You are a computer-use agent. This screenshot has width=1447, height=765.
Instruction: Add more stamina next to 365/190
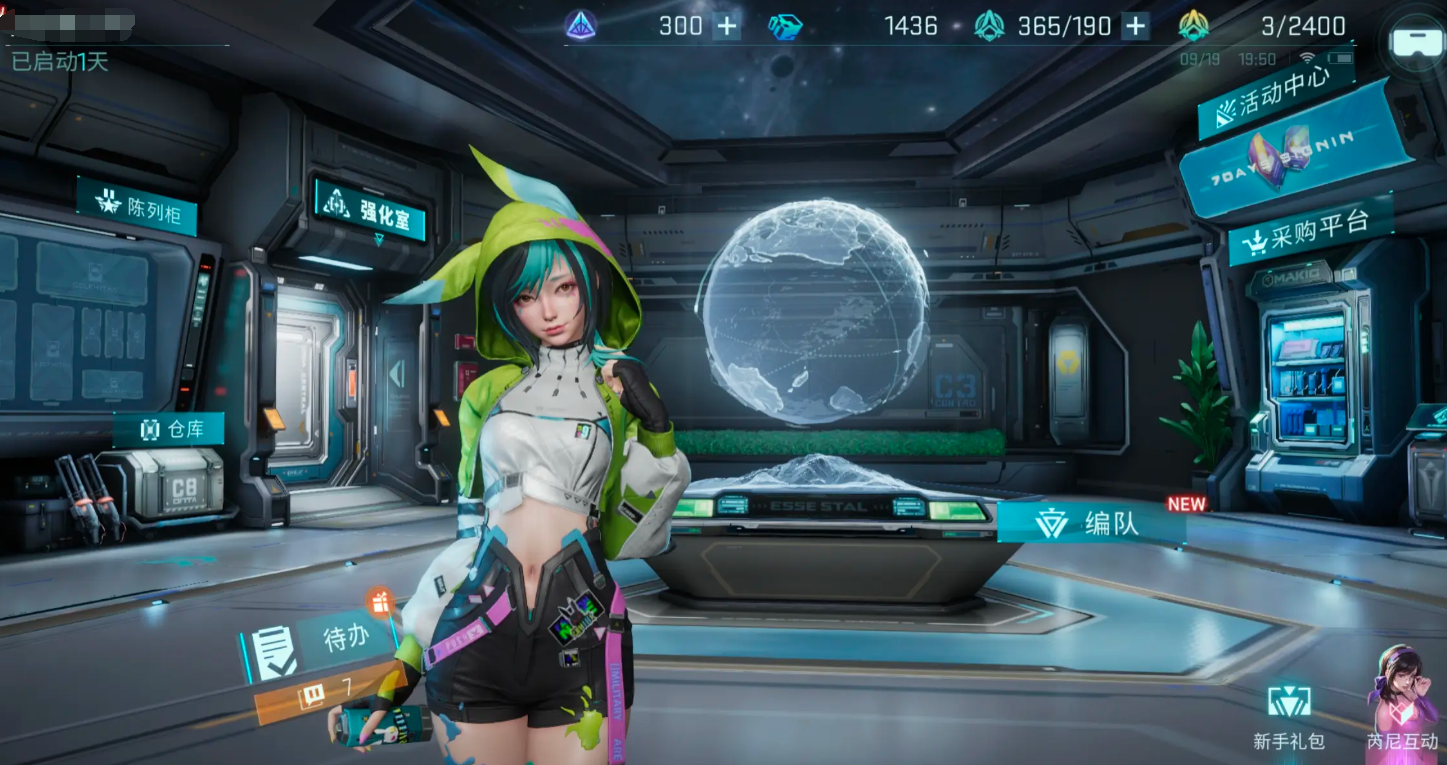click(1135, 26)
